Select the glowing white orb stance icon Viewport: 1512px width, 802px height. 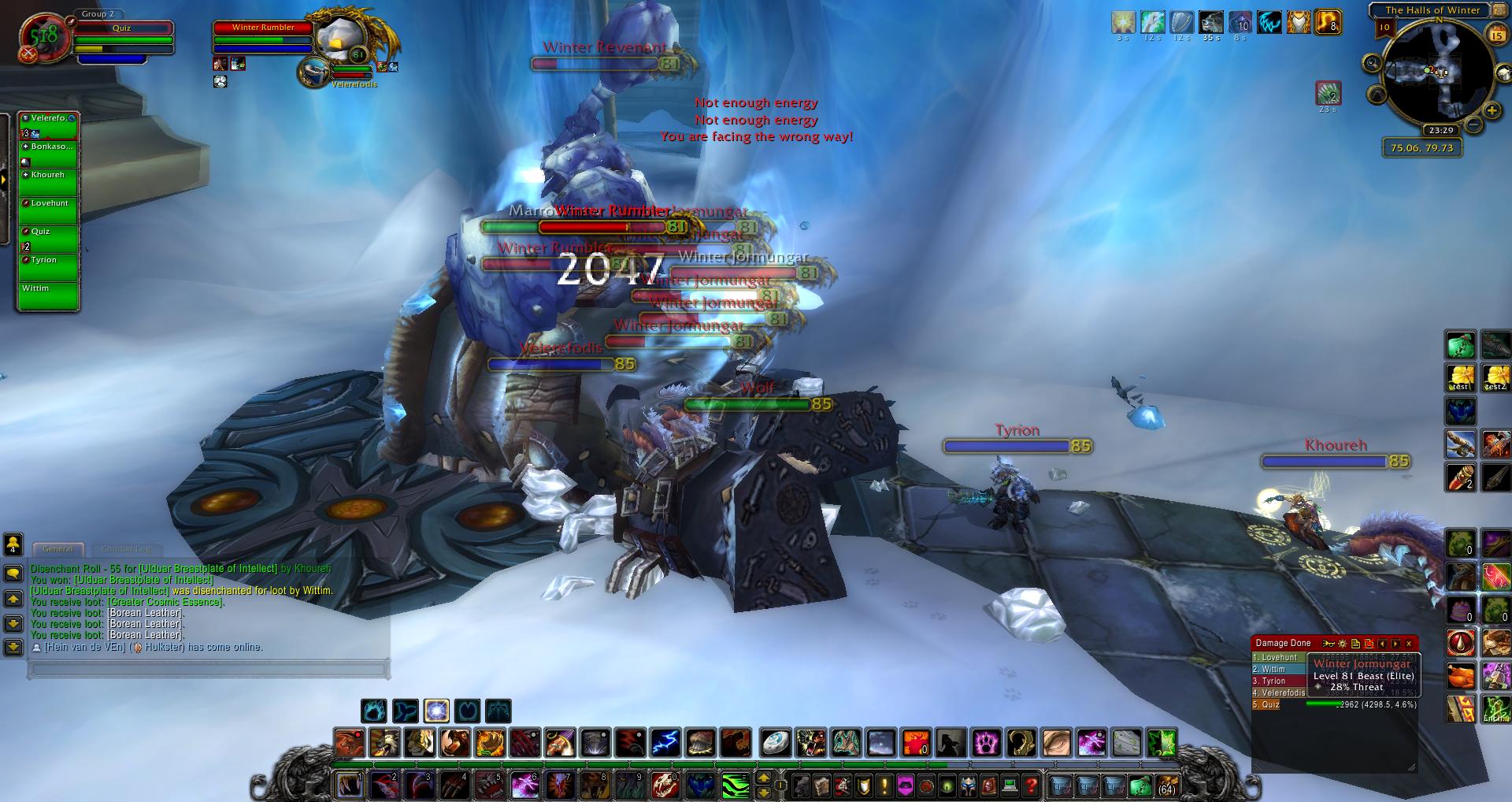[436, 711]
